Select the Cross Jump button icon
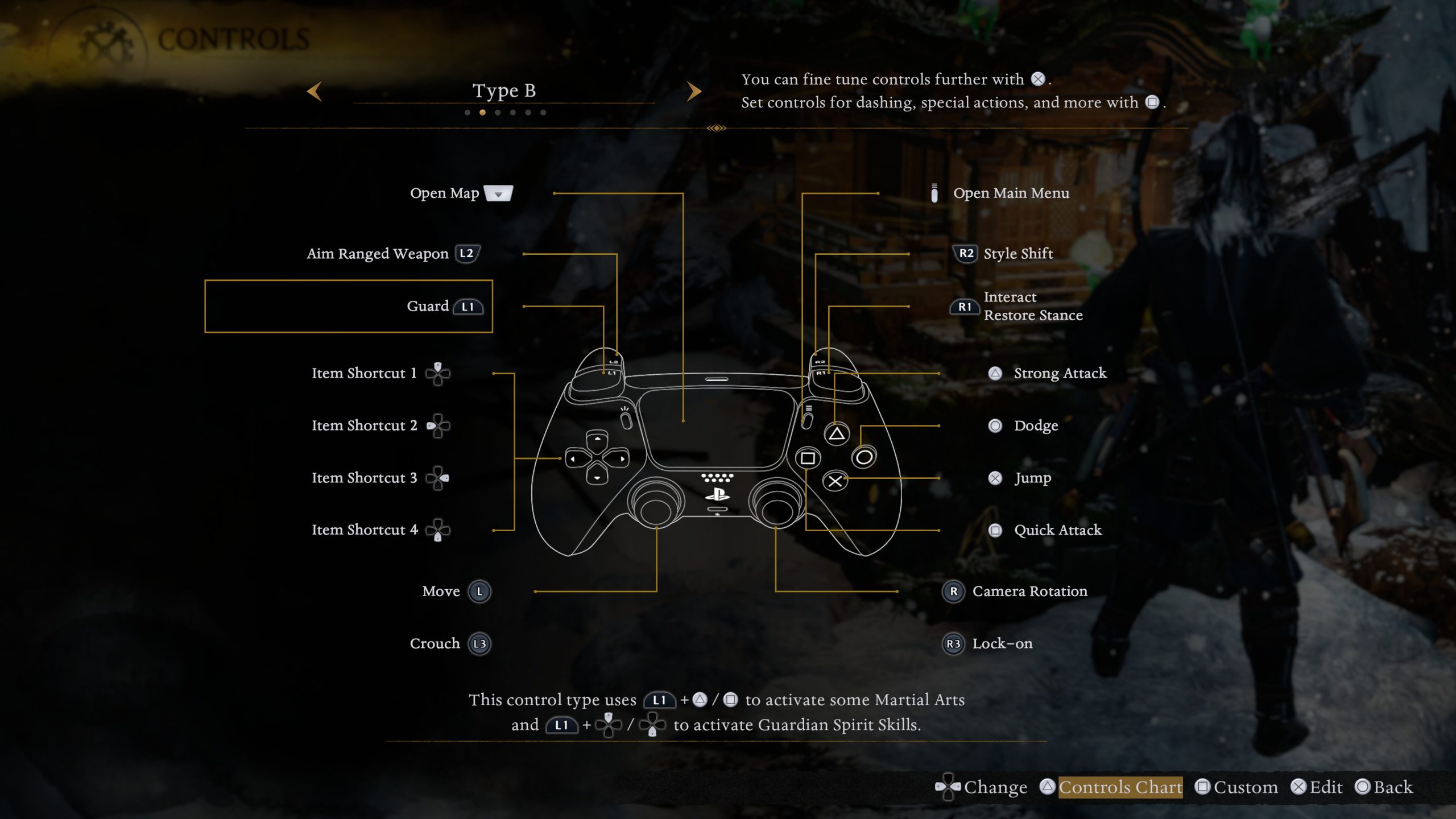 [x=994, y=478]
